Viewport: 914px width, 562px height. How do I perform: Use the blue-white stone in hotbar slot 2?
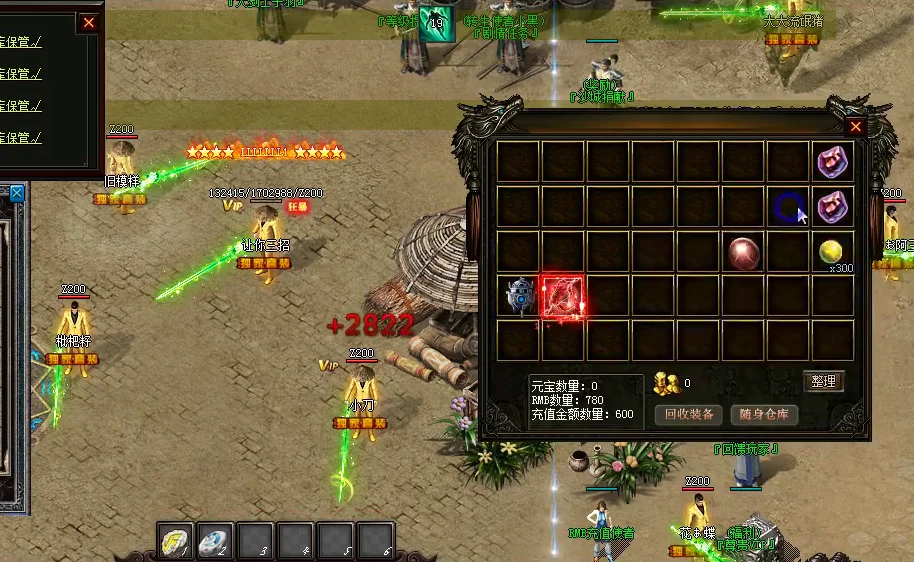pyautogui.click(x=216, y=541)
